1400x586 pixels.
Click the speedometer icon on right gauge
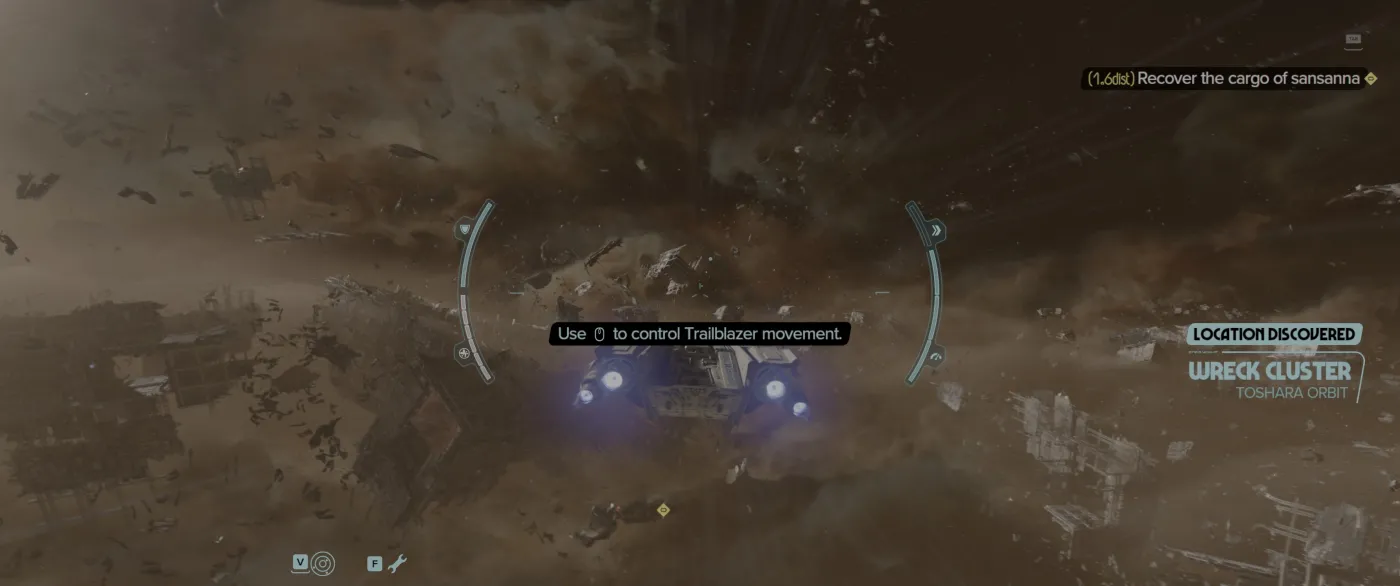point(936,356)
